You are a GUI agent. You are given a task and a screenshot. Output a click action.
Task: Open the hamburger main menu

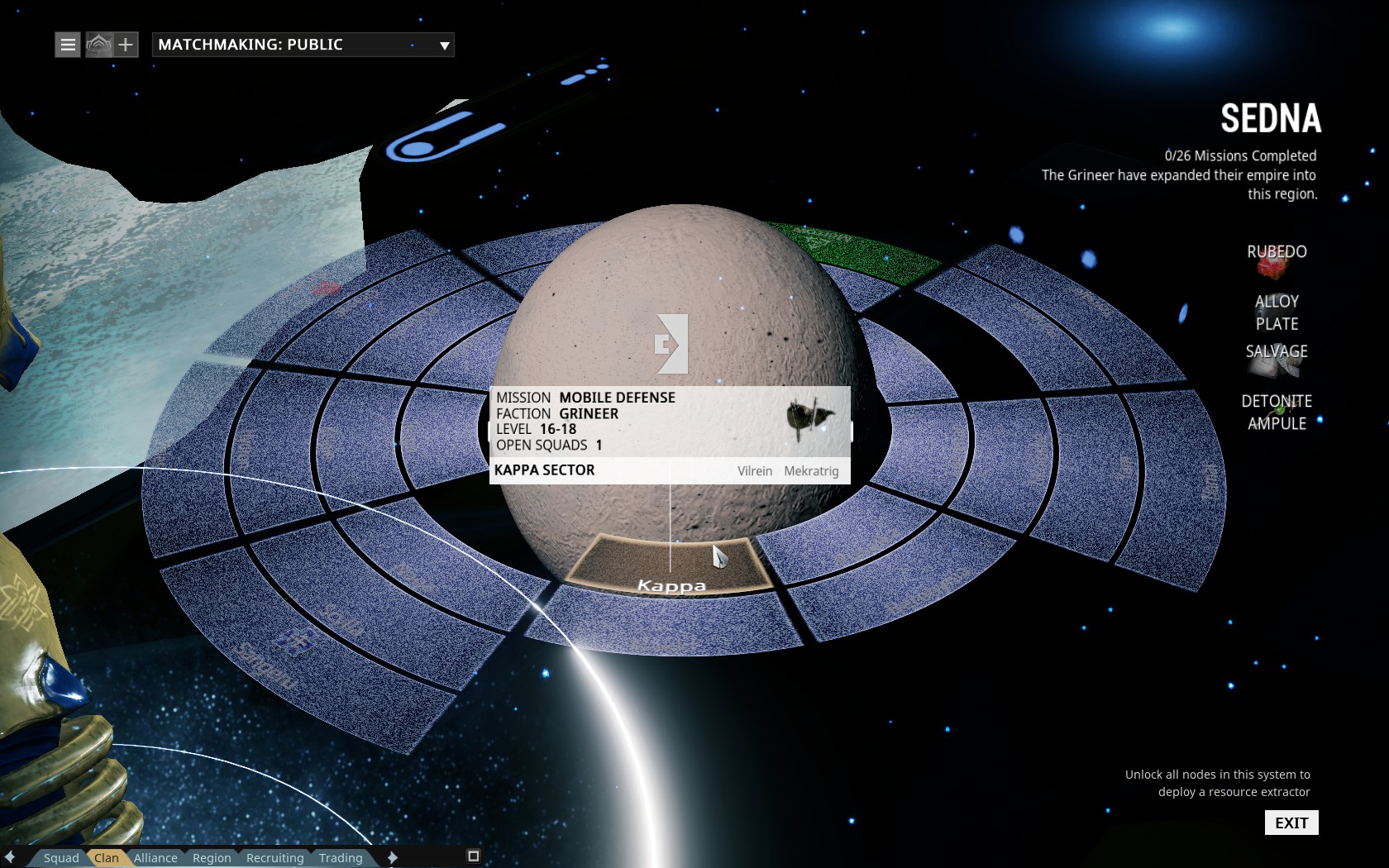(68, 45)
